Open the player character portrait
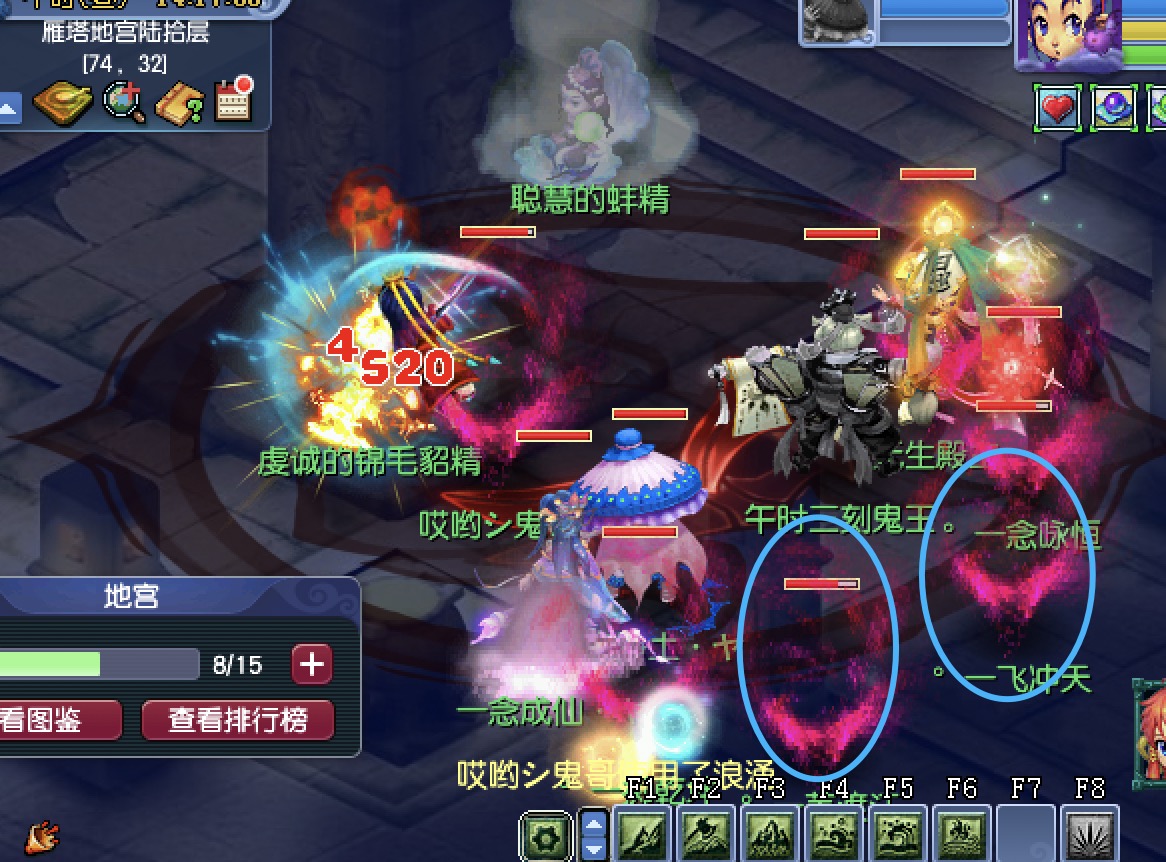This screenshot has width=1166, height=862. (1064, 33)
